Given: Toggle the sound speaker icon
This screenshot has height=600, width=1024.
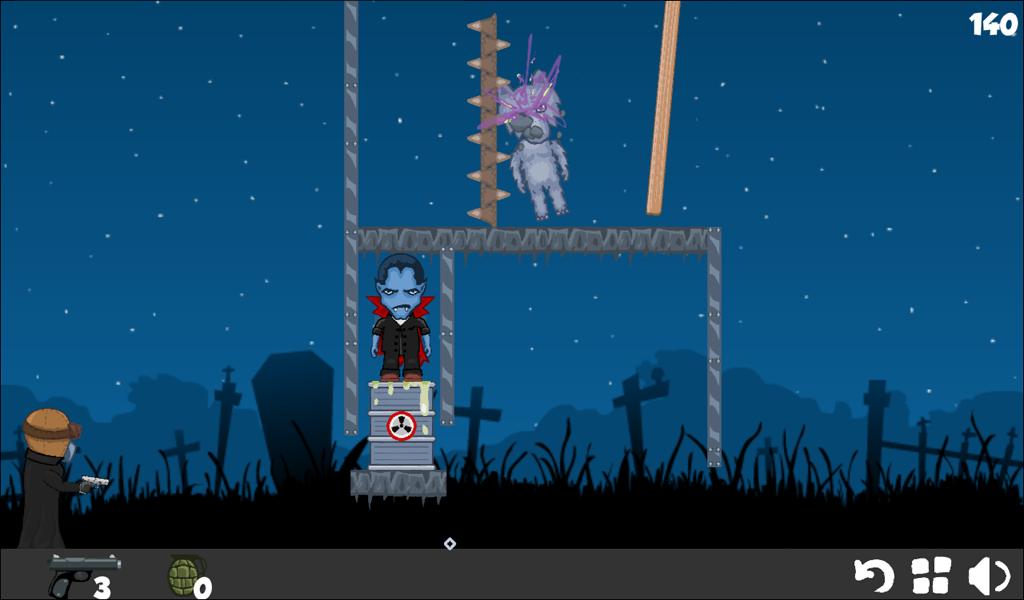Looking at the screenshot, I should tap(988, 576).
